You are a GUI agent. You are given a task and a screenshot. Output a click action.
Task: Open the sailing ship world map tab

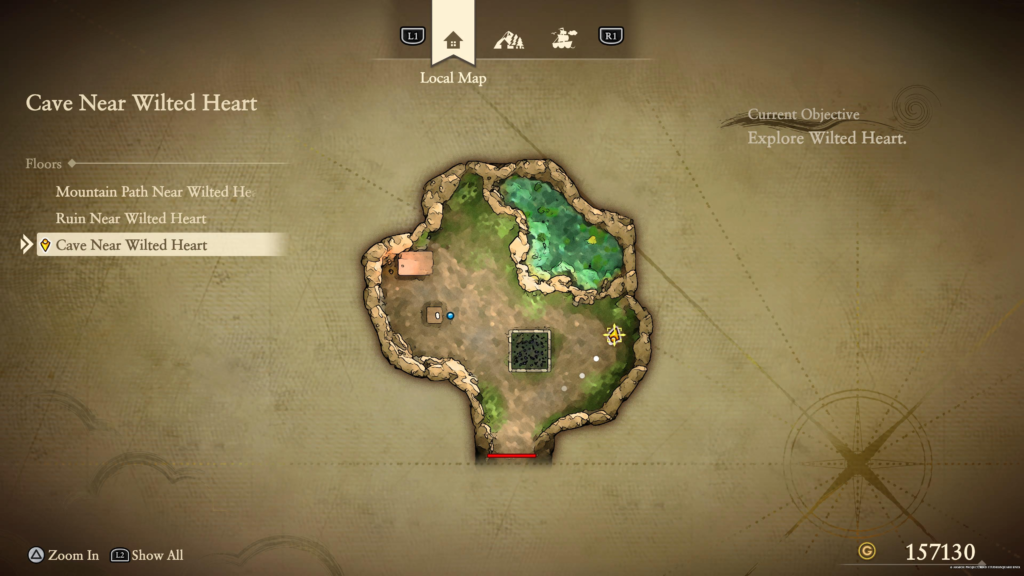point(564,39)
